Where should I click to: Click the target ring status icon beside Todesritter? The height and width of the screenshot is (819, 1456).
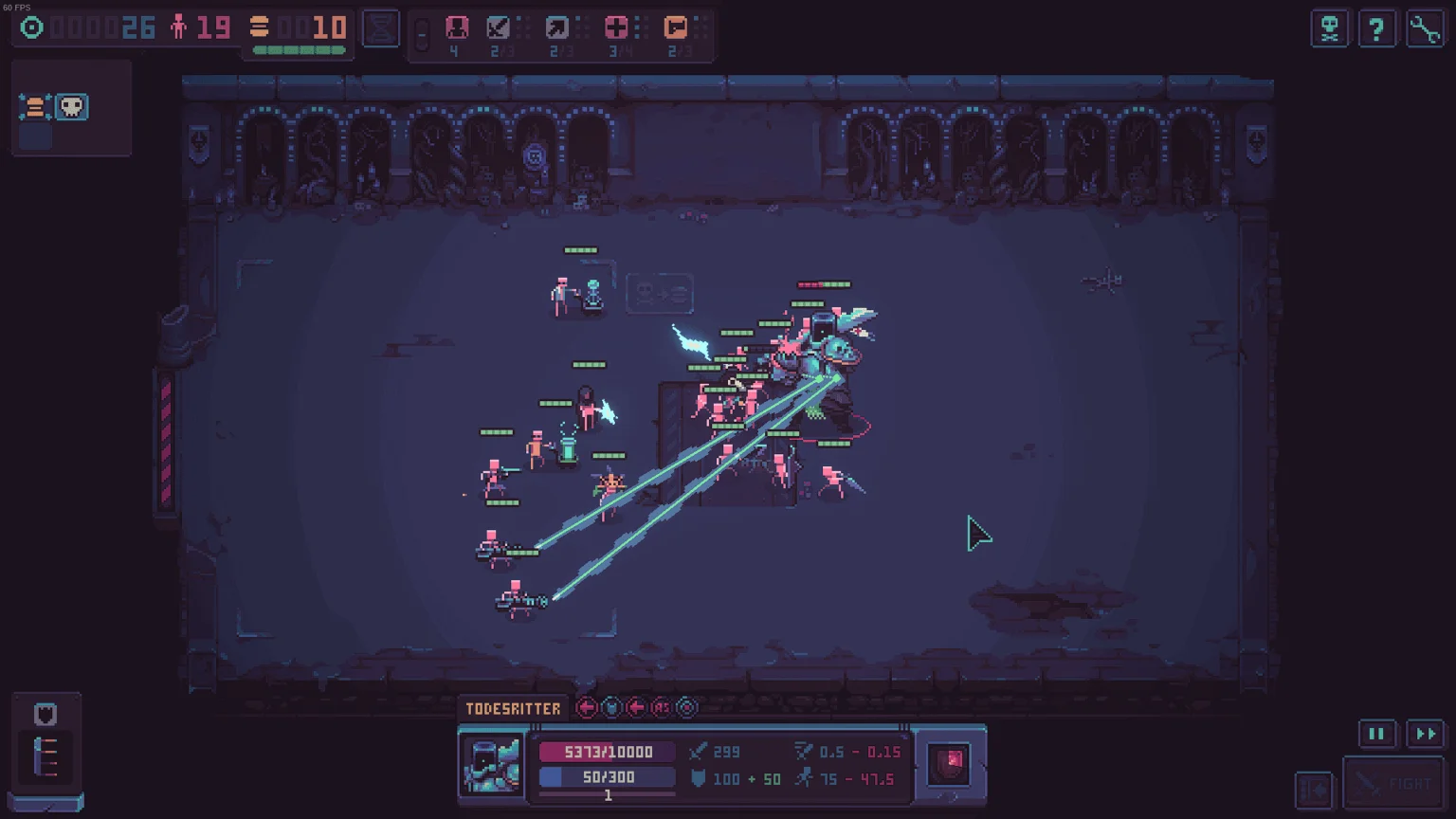click(687, 707)
